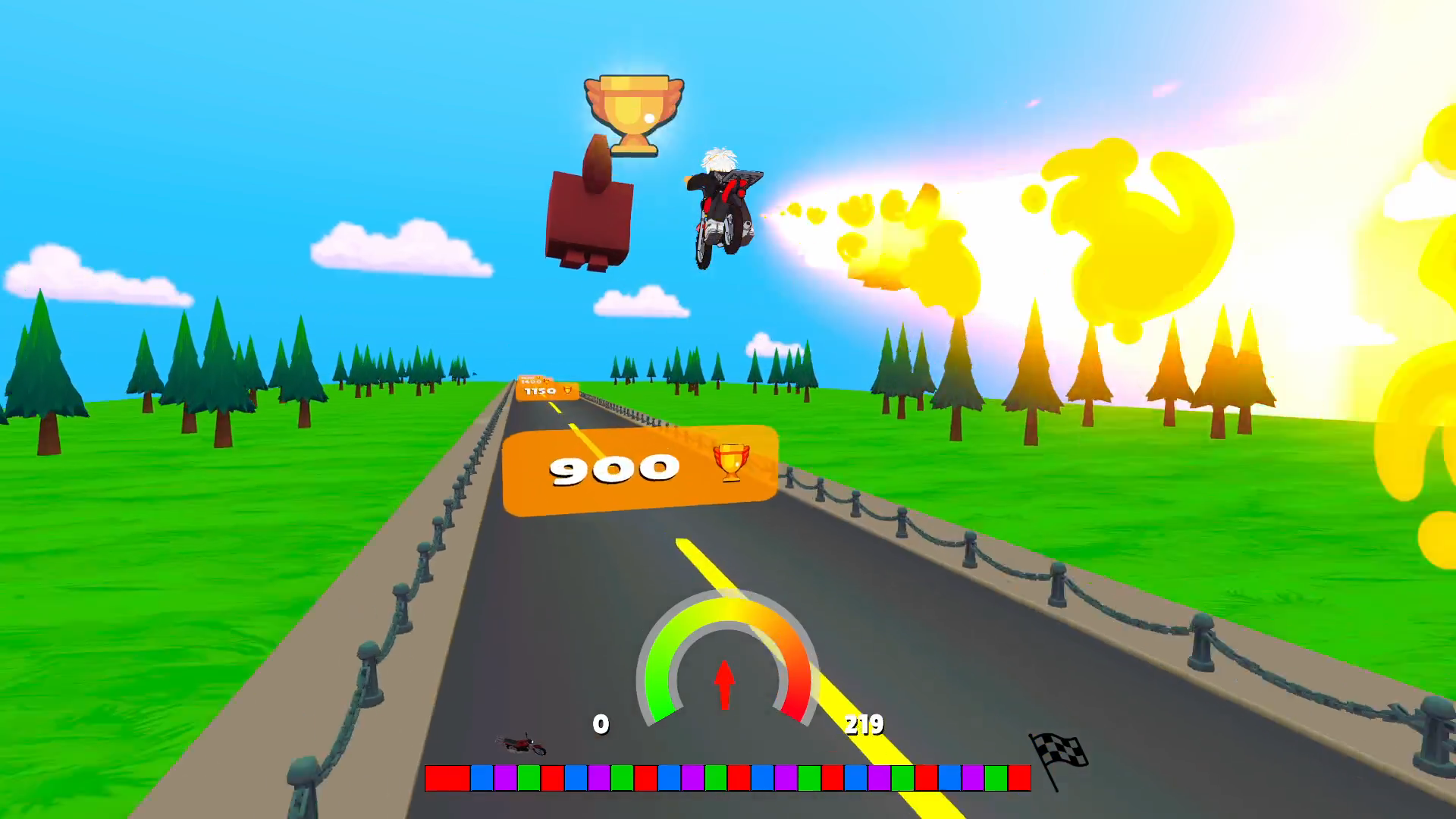Image resolution: width=1456 pixels, height=819 pixels.
Task: Click the 900 score text
Action: pyautogui.click(x=614, y=468)
